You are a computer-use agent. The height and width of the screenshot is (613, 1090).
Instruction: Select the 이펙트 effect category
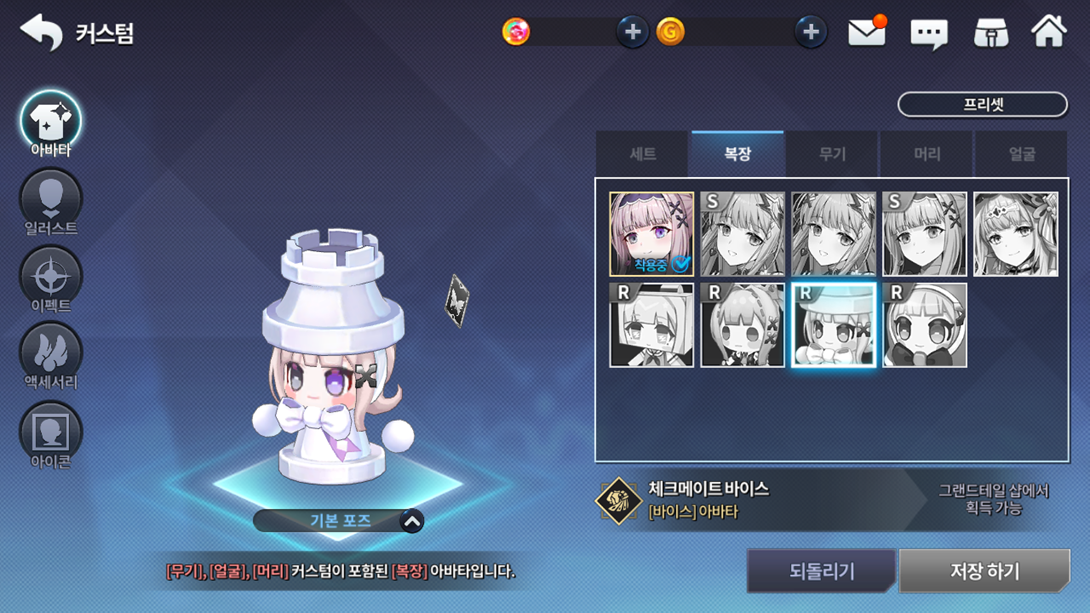point(51,279)
